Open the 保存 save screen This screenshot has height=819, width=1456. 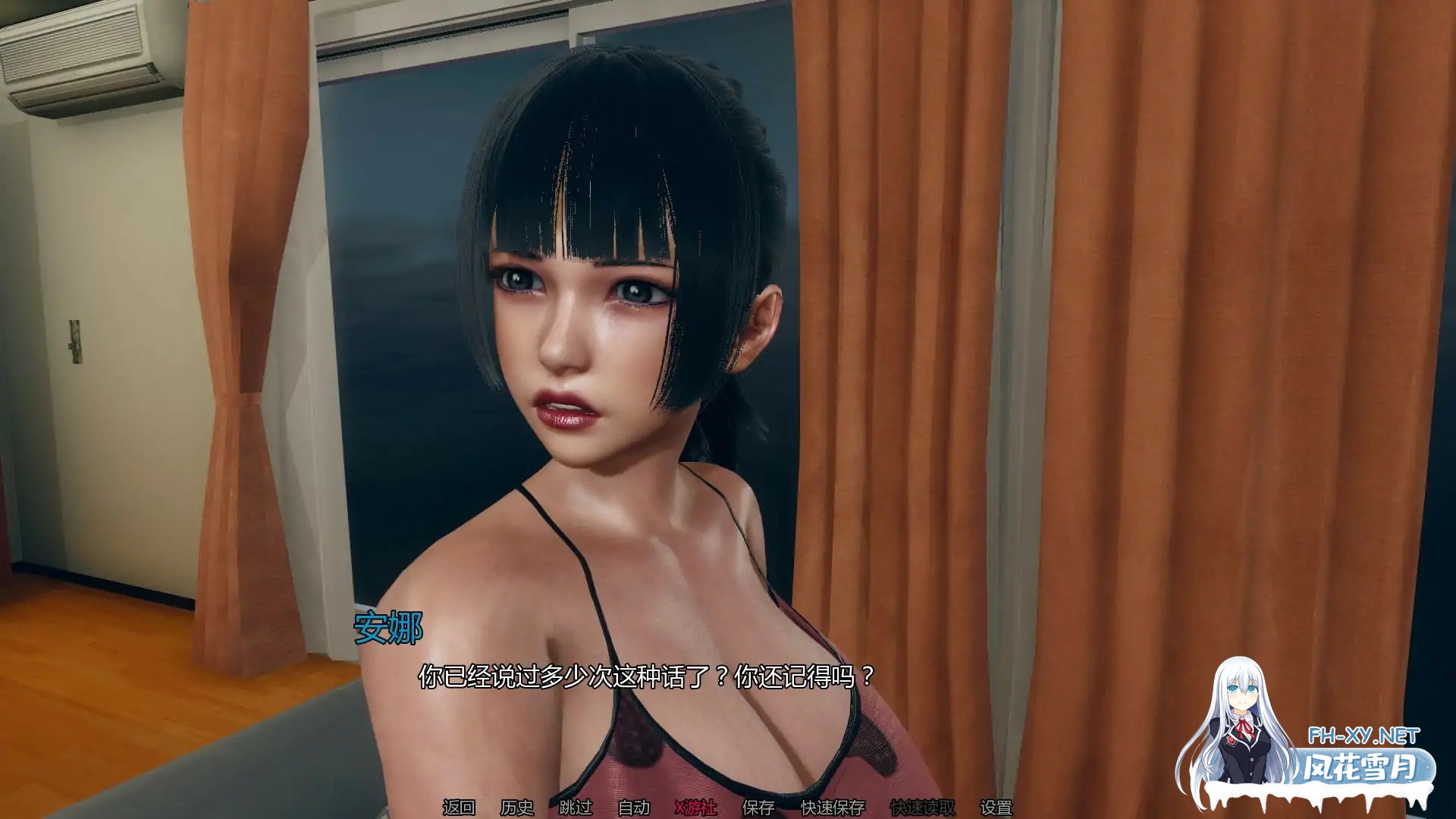(x=758, y=808)
